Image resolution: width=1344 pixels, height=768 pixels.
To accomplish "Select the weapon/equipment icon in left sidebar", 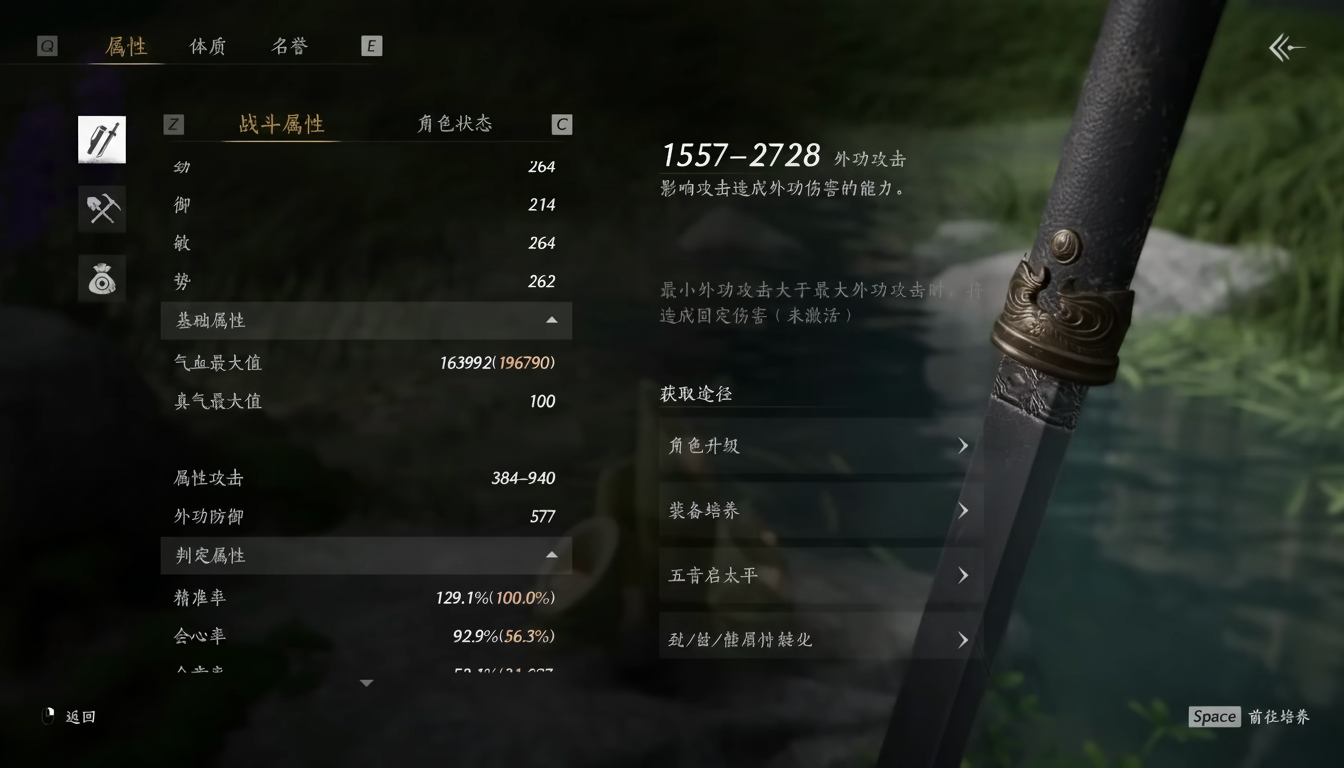I will coord(101,139).
